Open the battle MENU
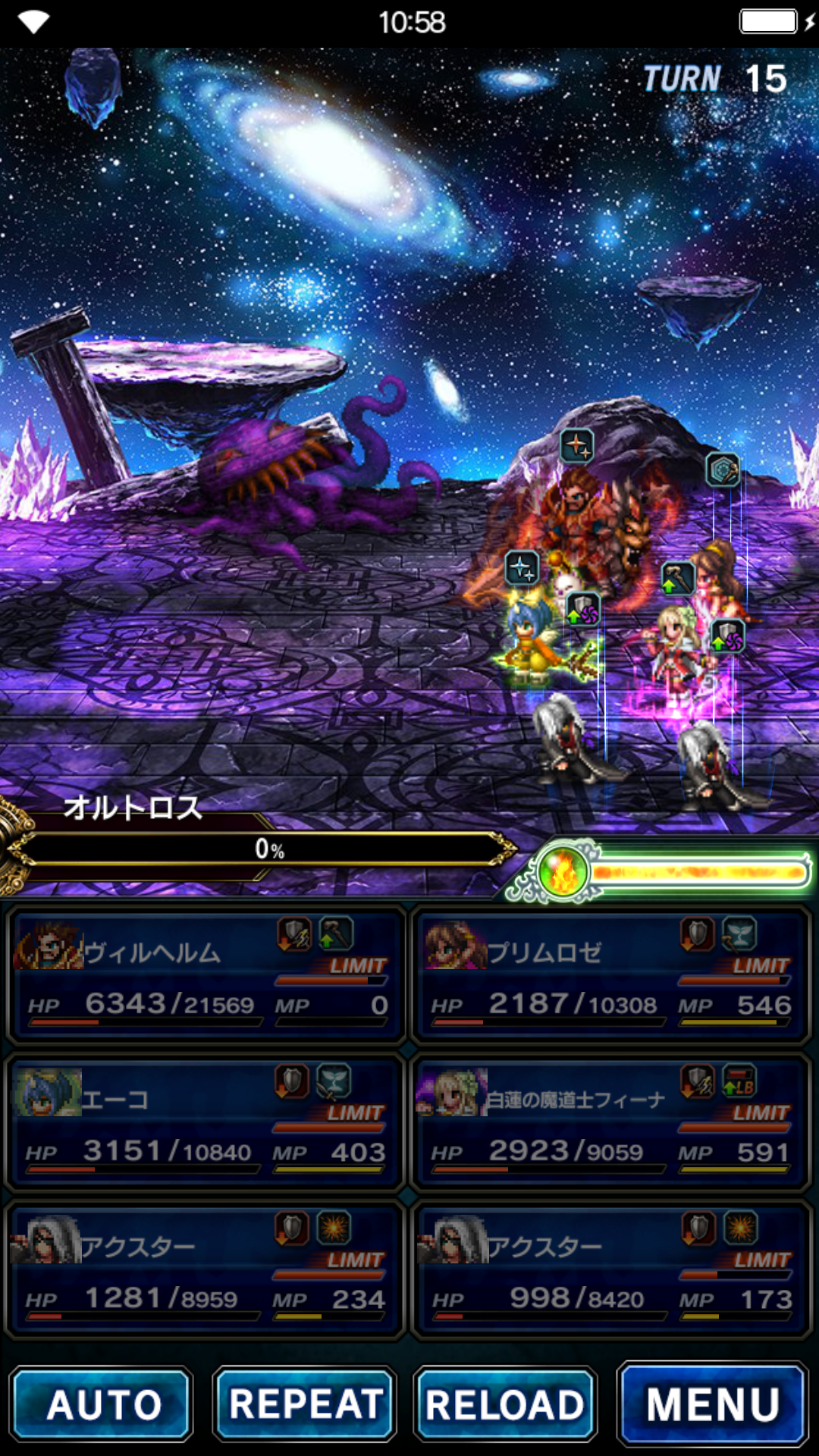 click(x=713, y=1404)
